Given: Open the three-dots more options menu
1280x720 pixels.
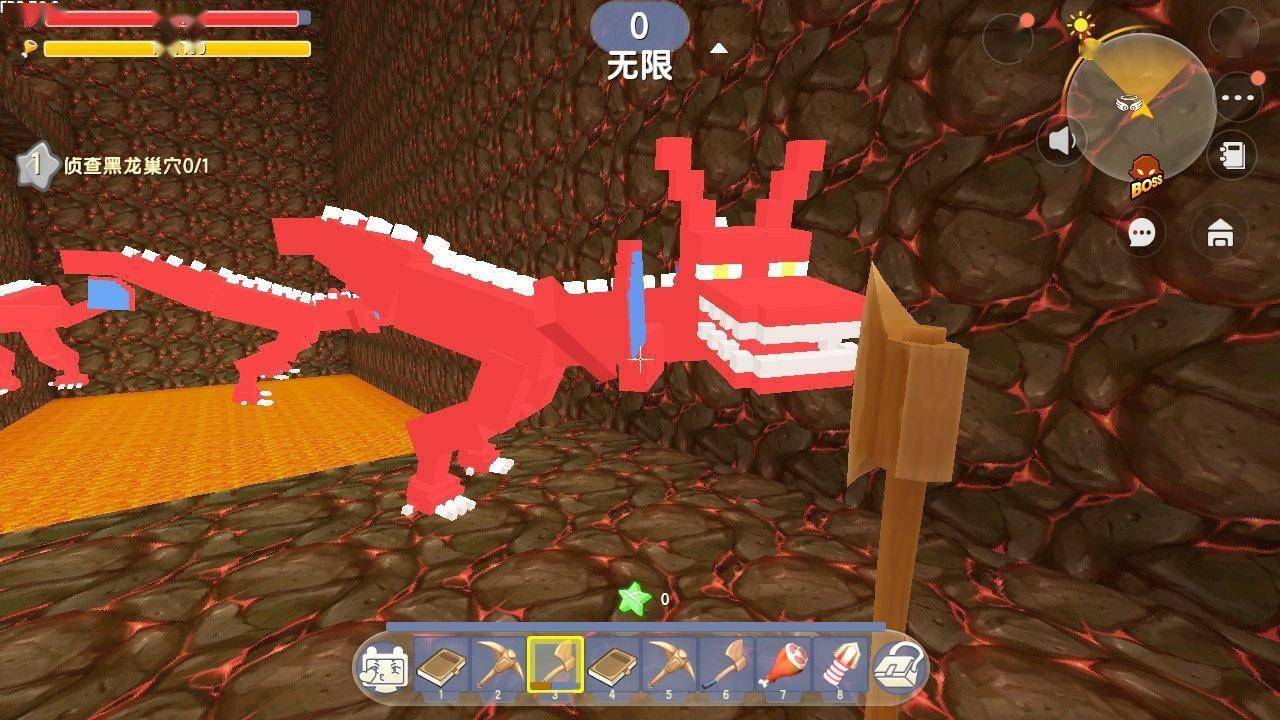Looking at the screenshot, I should click(x=1237, y=99).
